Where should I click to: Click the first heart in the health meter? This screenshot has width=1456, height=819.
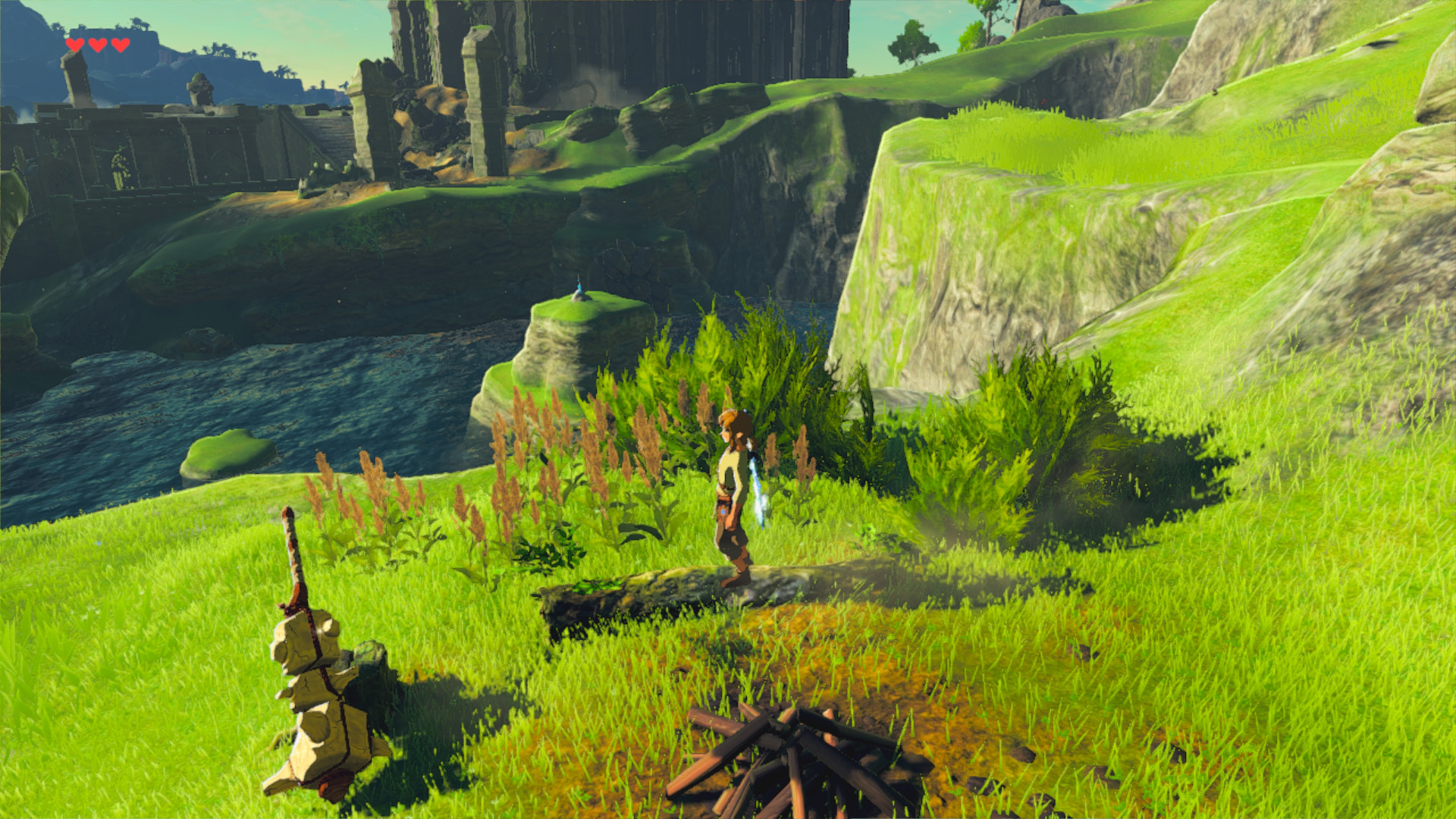click(x=74, y=44)
